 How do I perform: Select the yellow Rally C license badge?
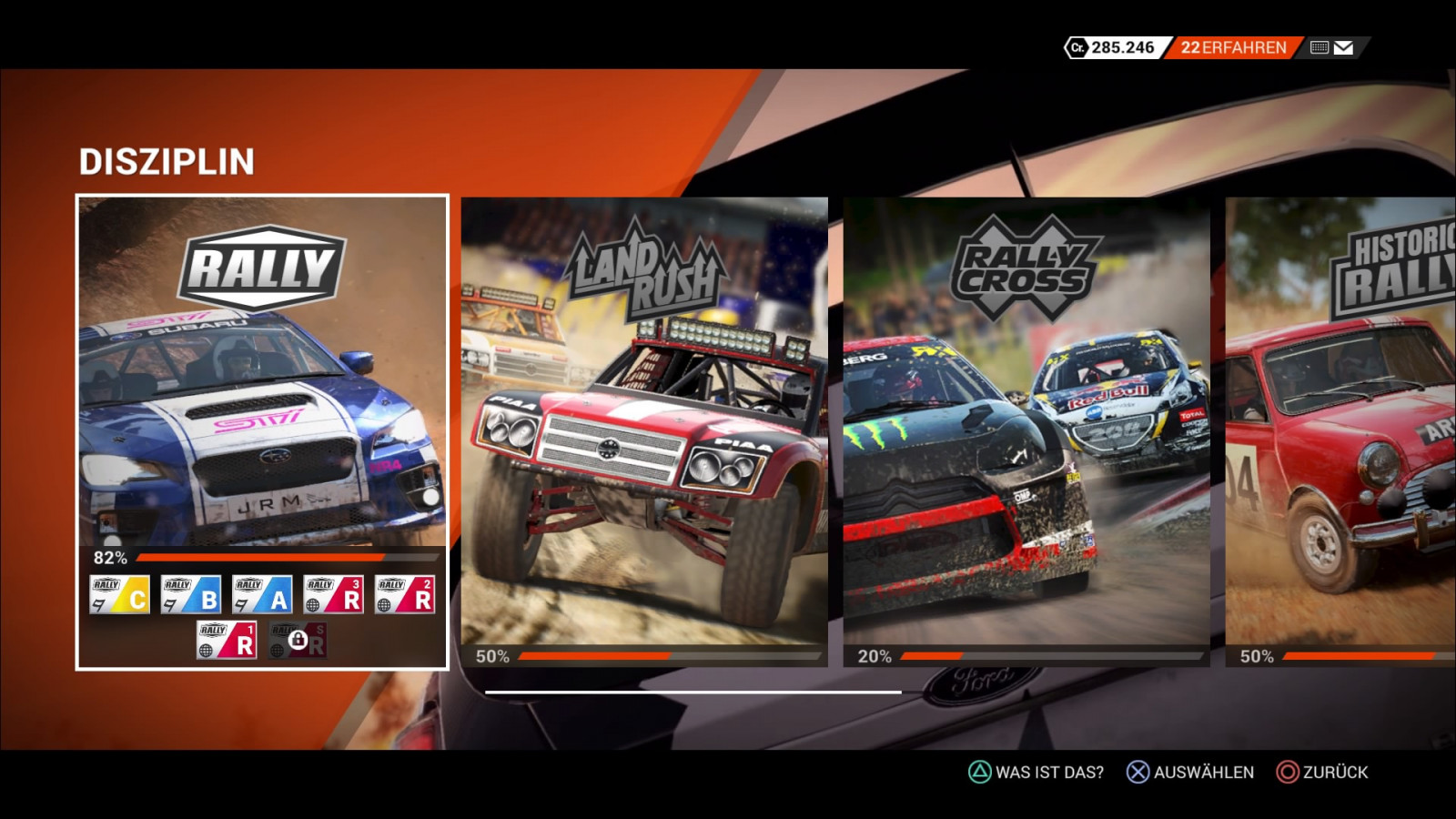pyautogui.click(x=120, y=594)
